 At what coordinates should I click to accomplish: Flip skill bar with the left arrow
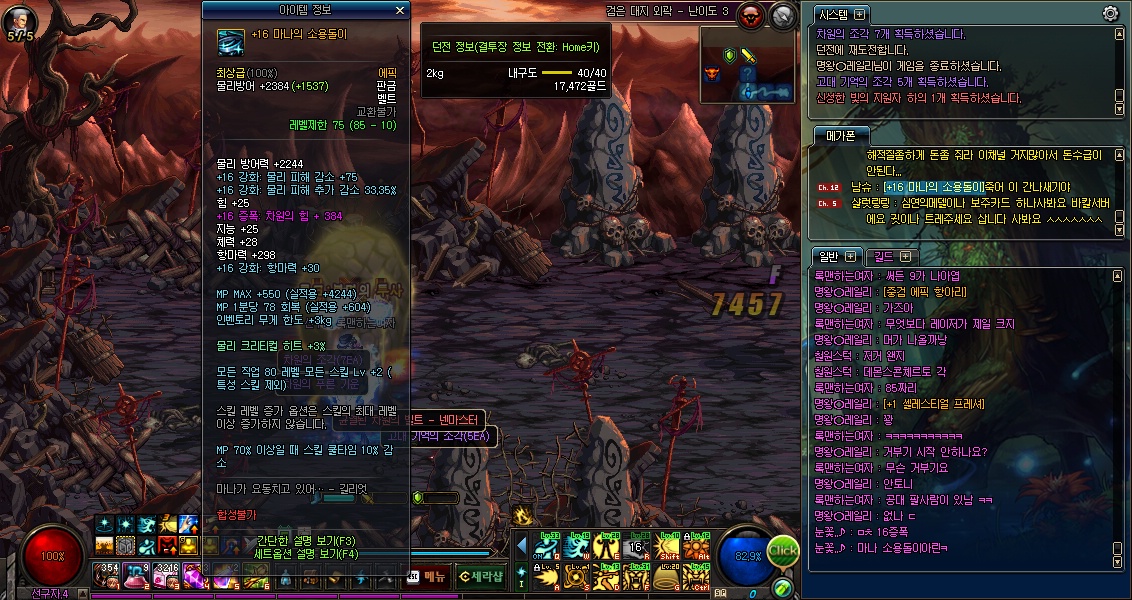coord(521,545)
